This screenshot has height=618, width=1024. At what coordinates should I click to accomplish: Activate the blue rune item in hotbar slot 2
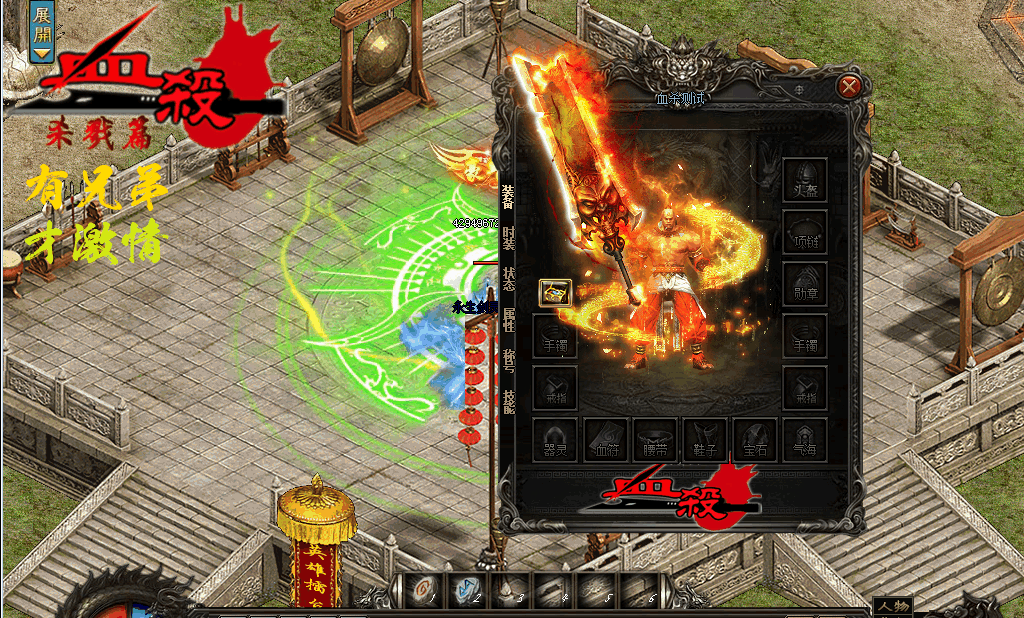[465, 592]
